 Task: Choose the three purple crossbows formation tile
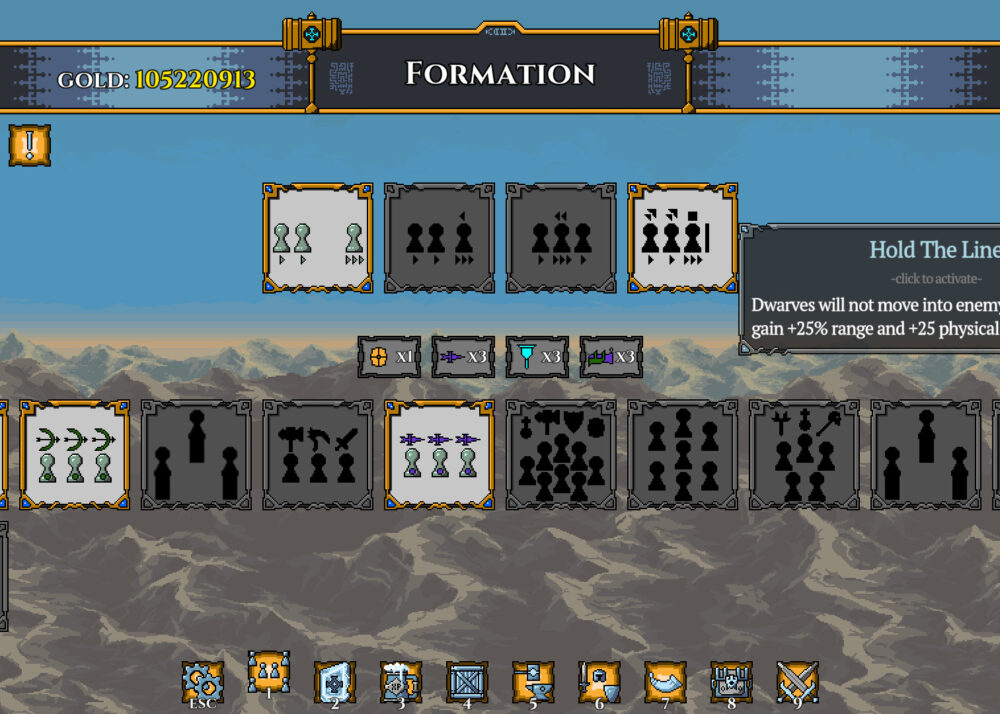(440, 455)
